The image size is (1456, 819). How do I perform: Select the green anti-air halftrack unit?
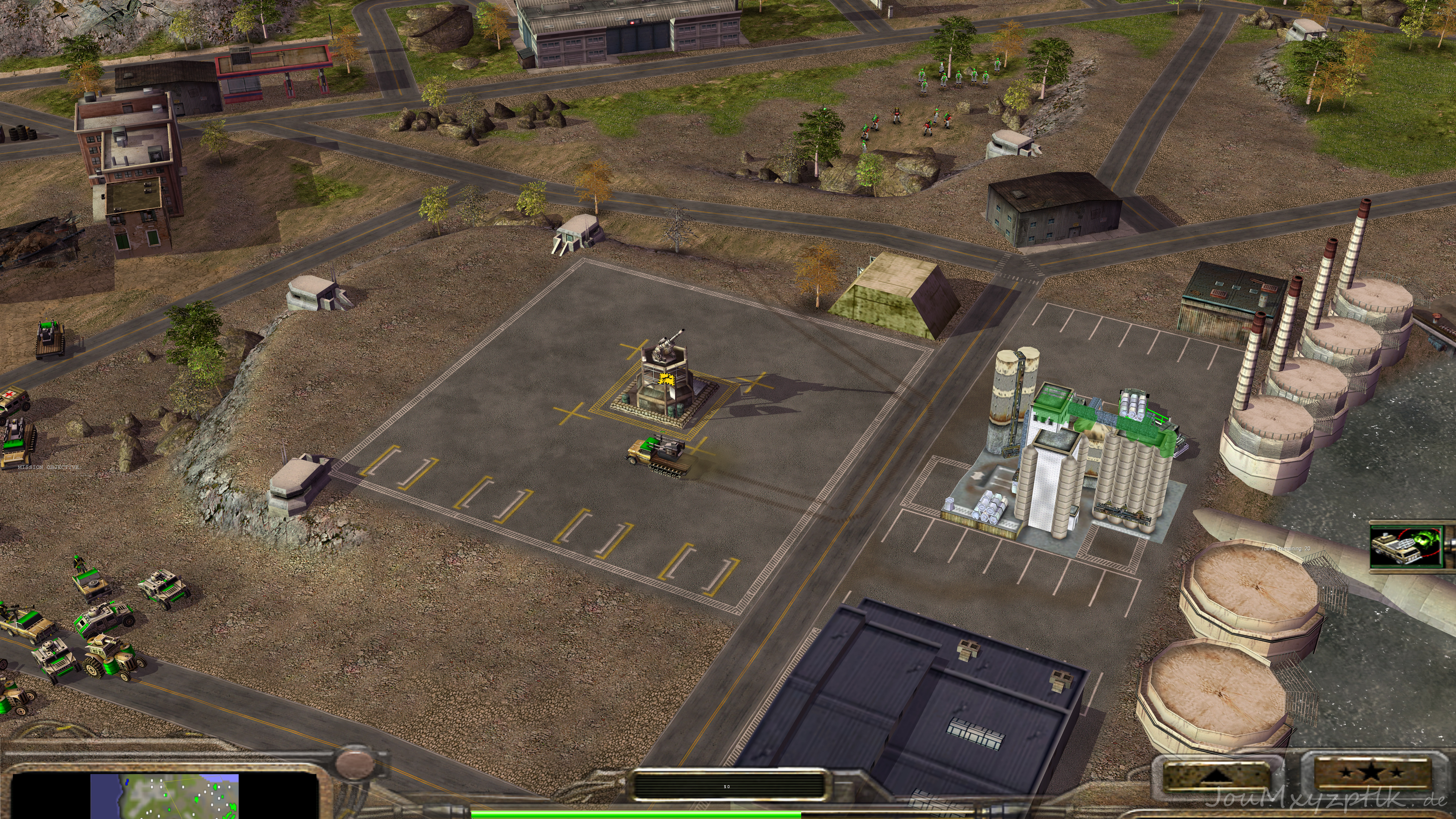pos(659,452)
